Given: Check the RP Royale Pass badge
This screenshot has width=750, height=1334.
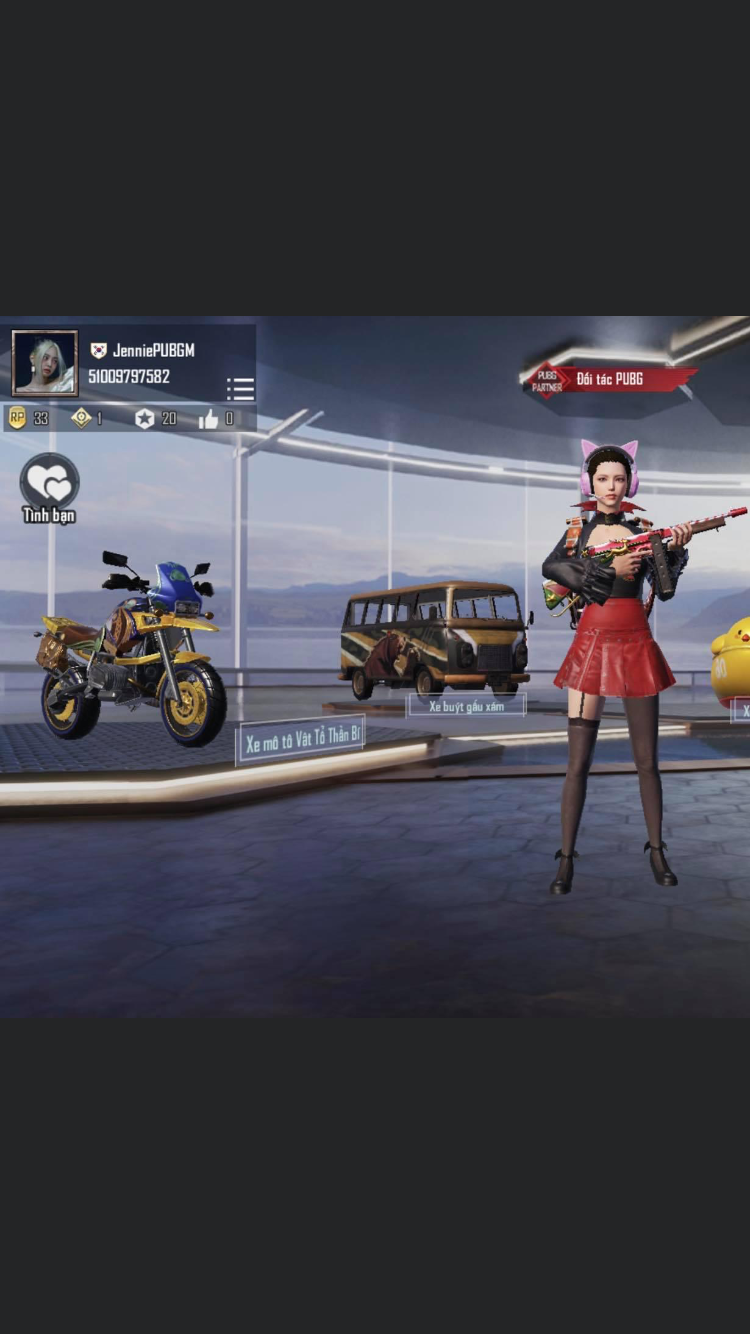Looking at the screenshot, I should pyautogui.click(x=17, y=418).
